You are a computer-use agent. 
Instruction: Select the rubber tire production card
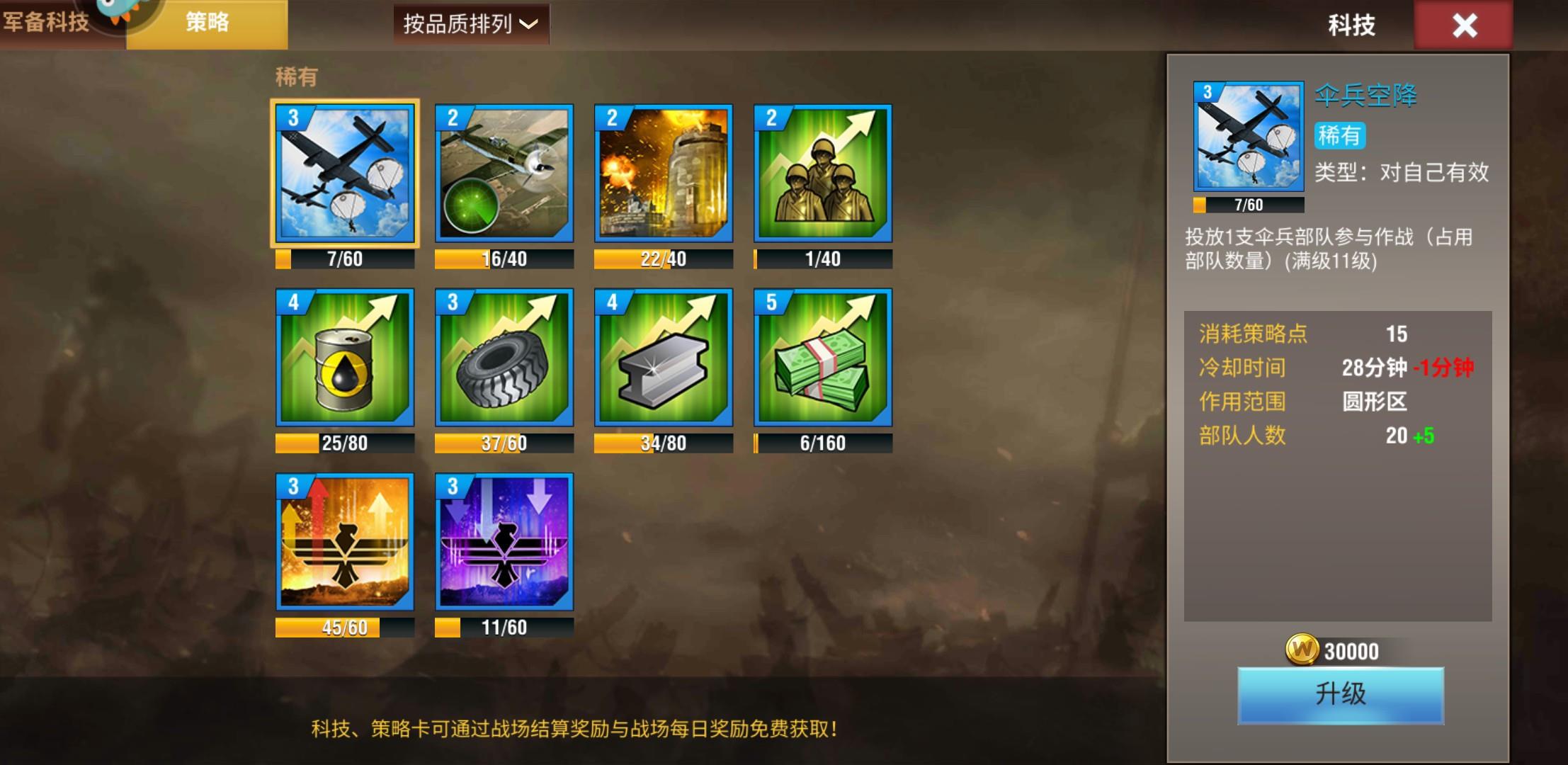point(504,358)
